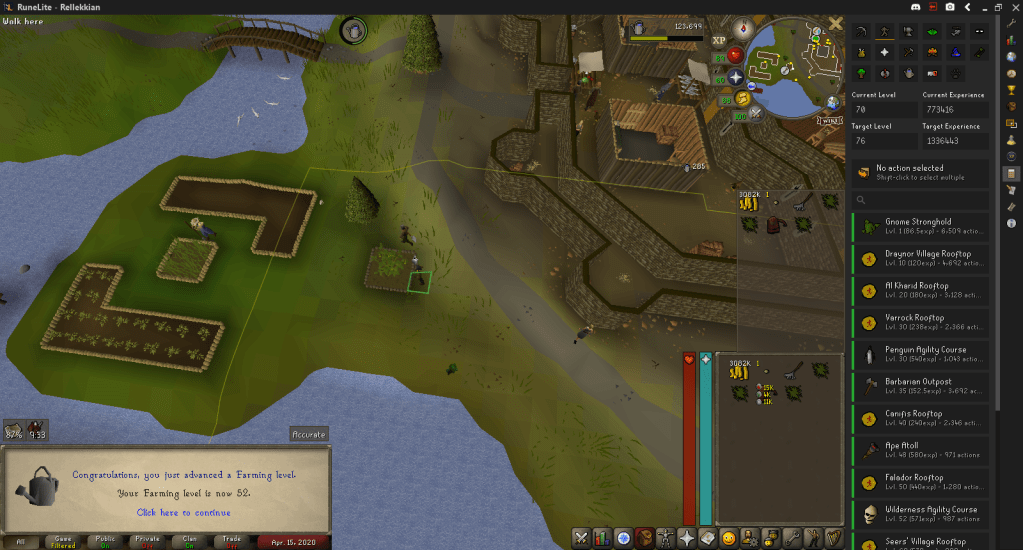
Task: Switch to the Game chat filter tab
Action: point(62,541)
